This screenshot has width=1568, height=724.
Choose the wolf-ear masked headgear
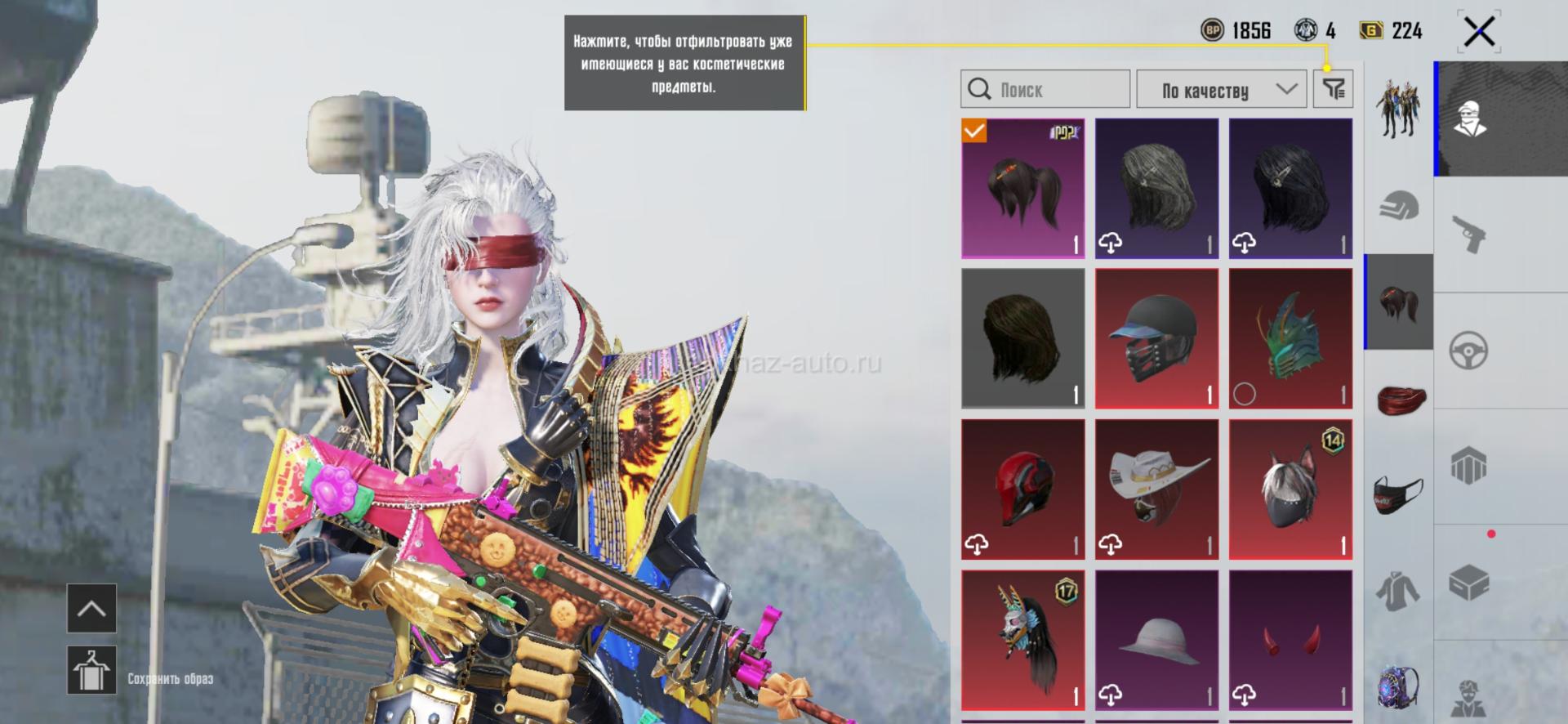pos(1290,489)
